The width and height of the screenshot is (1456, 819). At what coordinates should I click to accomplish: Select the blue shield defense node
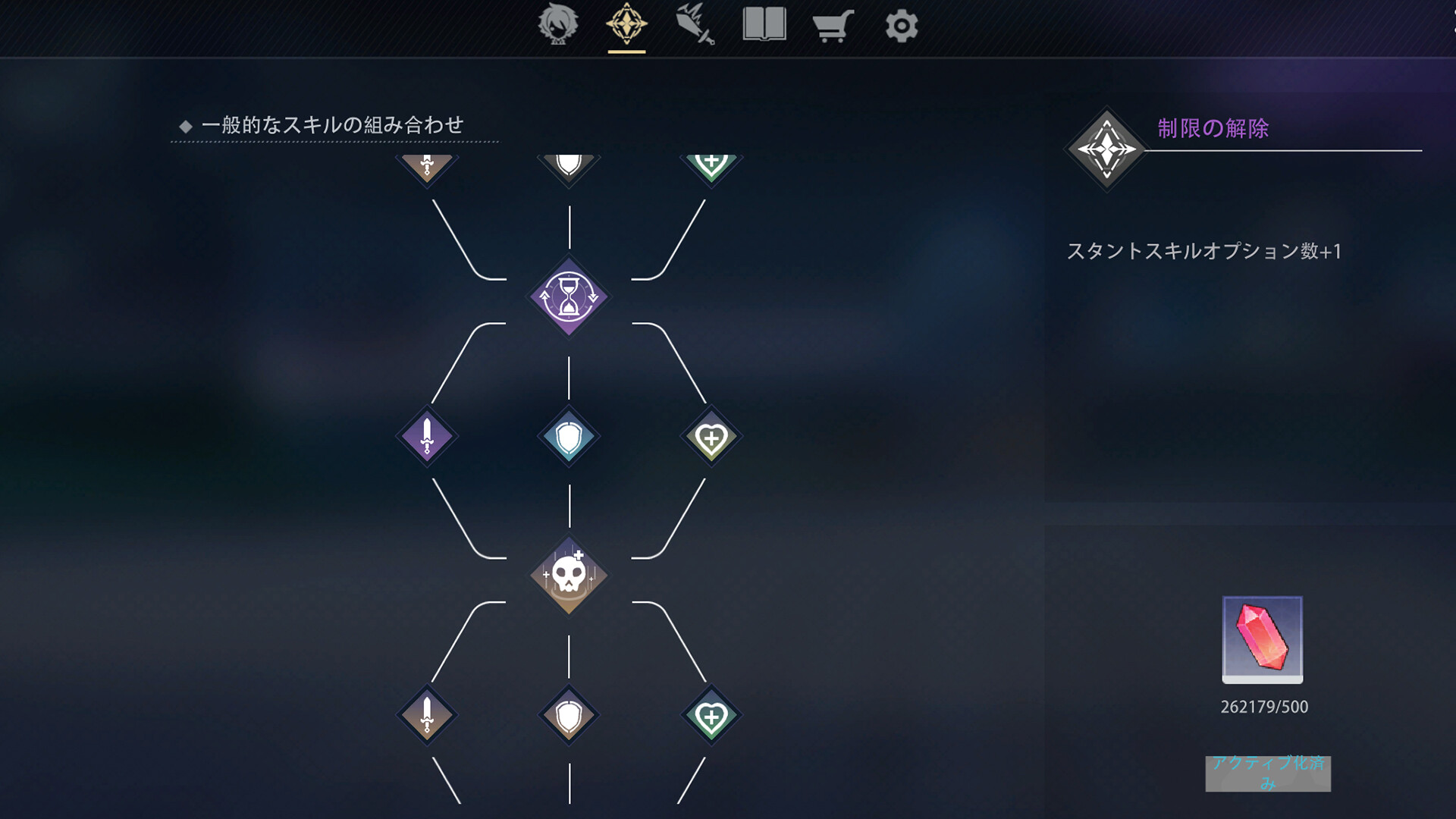coord(568,436)
